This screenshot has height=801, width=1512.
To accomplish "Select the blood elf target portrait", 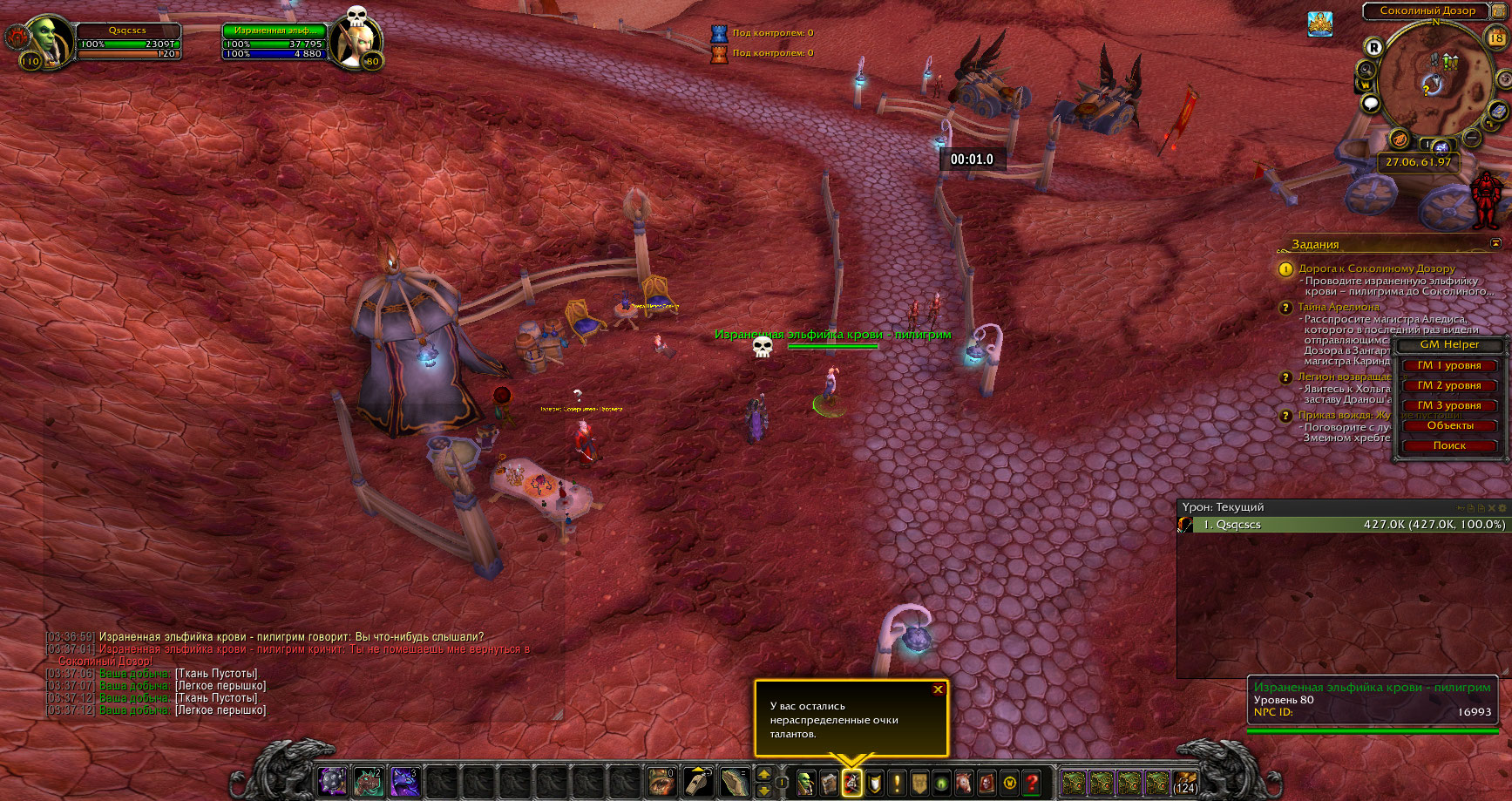I will 354,42.
